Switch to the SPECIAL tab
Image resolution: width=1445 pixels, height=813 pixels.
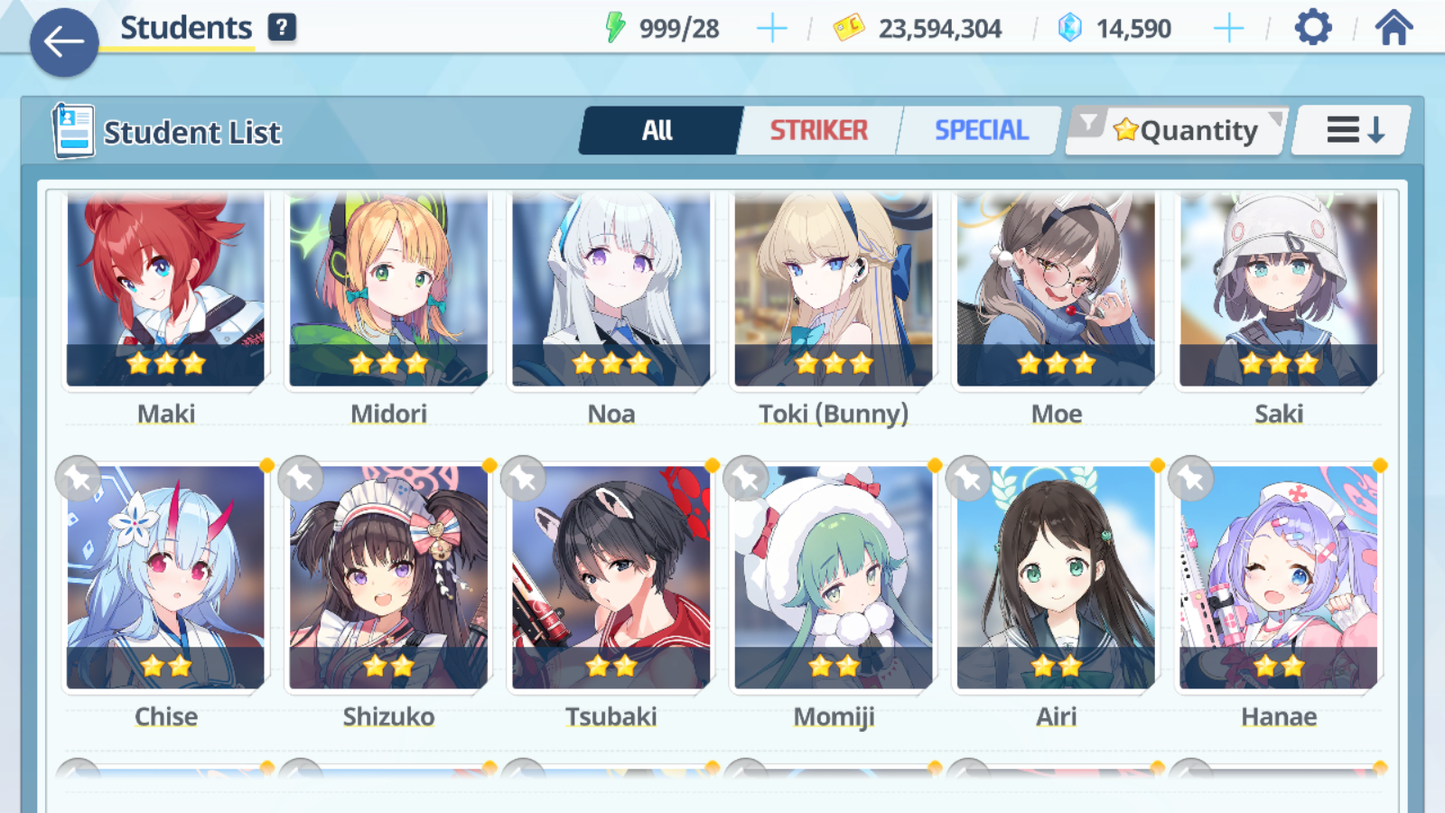coord(980,130)
